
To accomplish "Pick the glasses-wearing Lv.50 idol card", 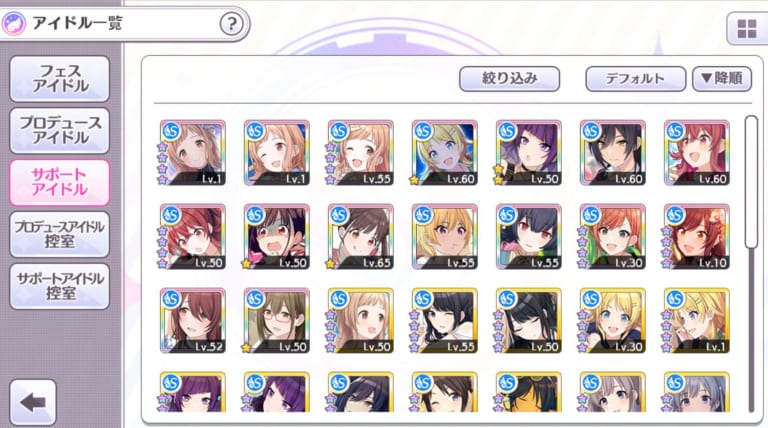I will tap(276, 321).
